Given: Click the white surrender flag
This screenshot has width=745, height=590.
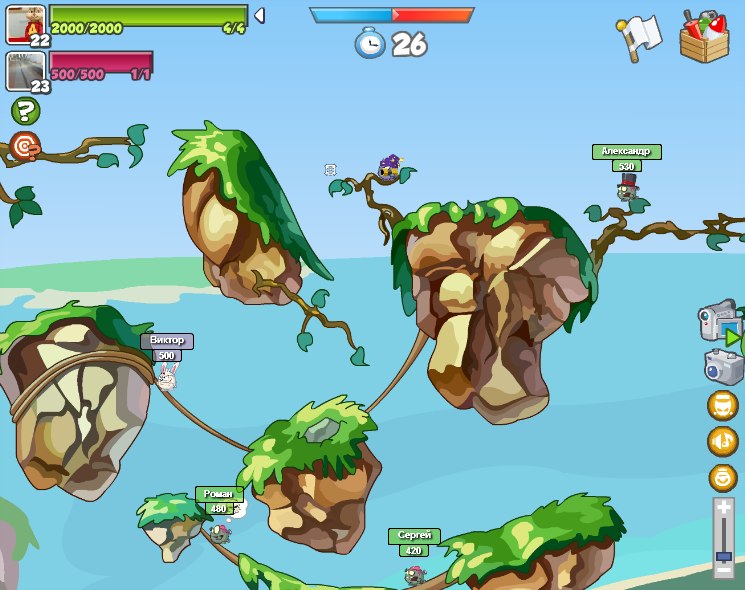Looking at the screenshot, I should coord(640,35).
